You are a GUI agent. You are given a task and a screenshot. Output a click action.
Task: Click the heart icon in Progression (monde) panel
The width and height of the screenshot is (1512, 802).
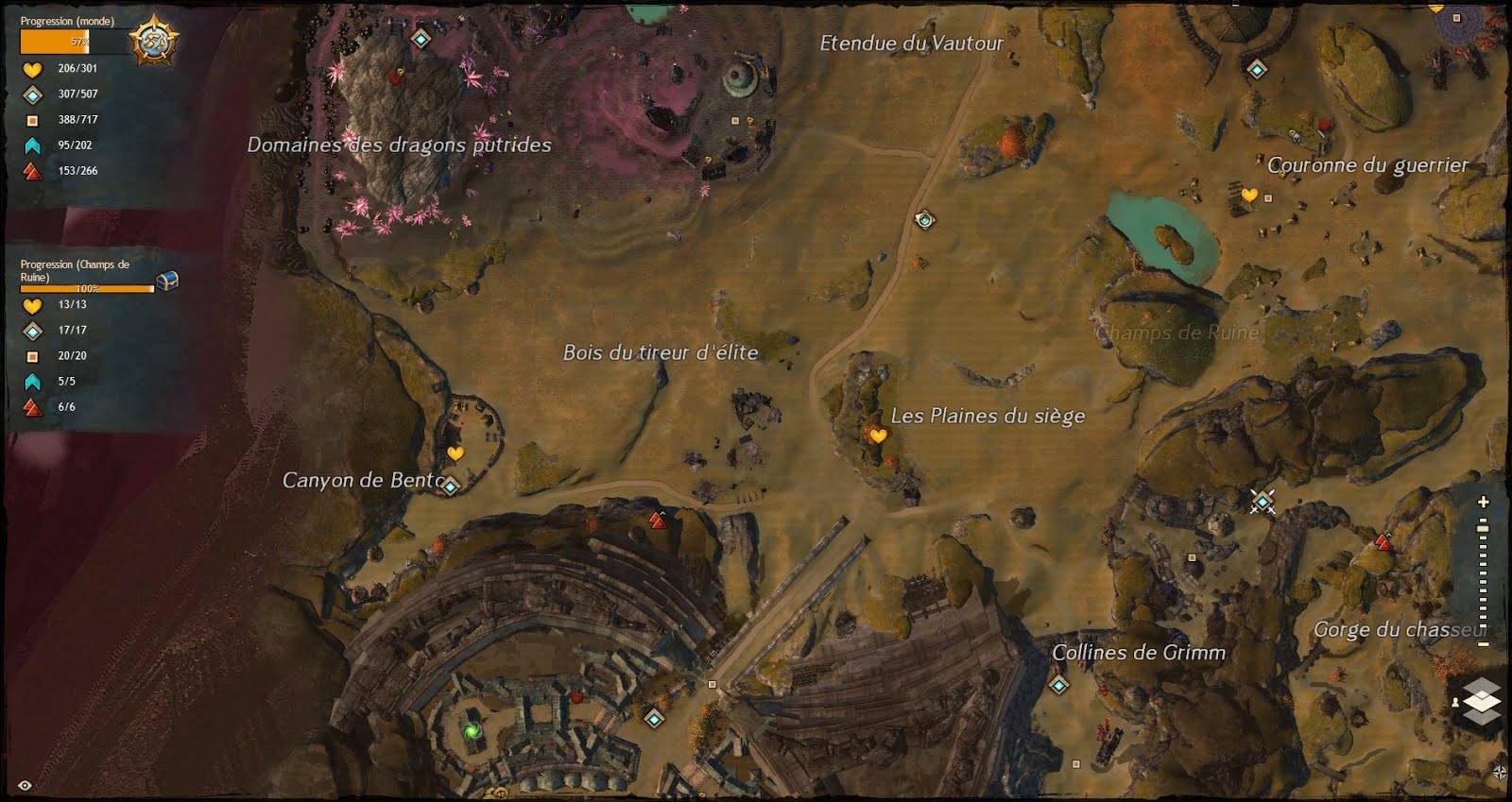coord(30,68)
